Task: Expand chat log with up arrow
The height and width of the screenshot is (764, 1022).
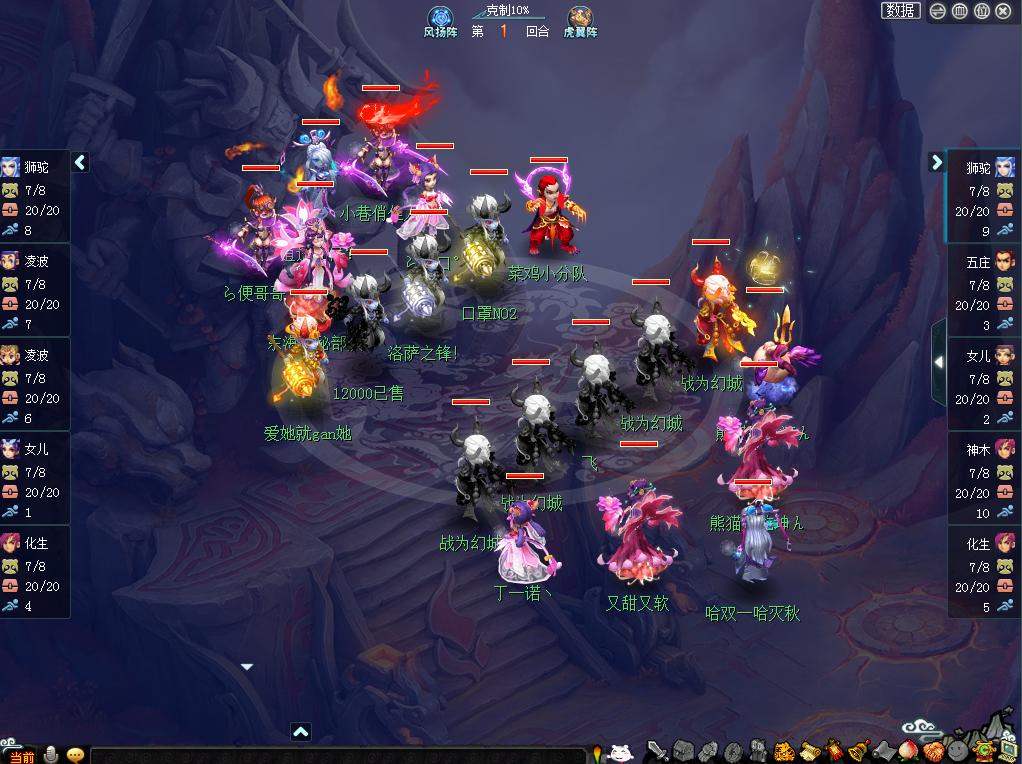Action: coord(301,732)
